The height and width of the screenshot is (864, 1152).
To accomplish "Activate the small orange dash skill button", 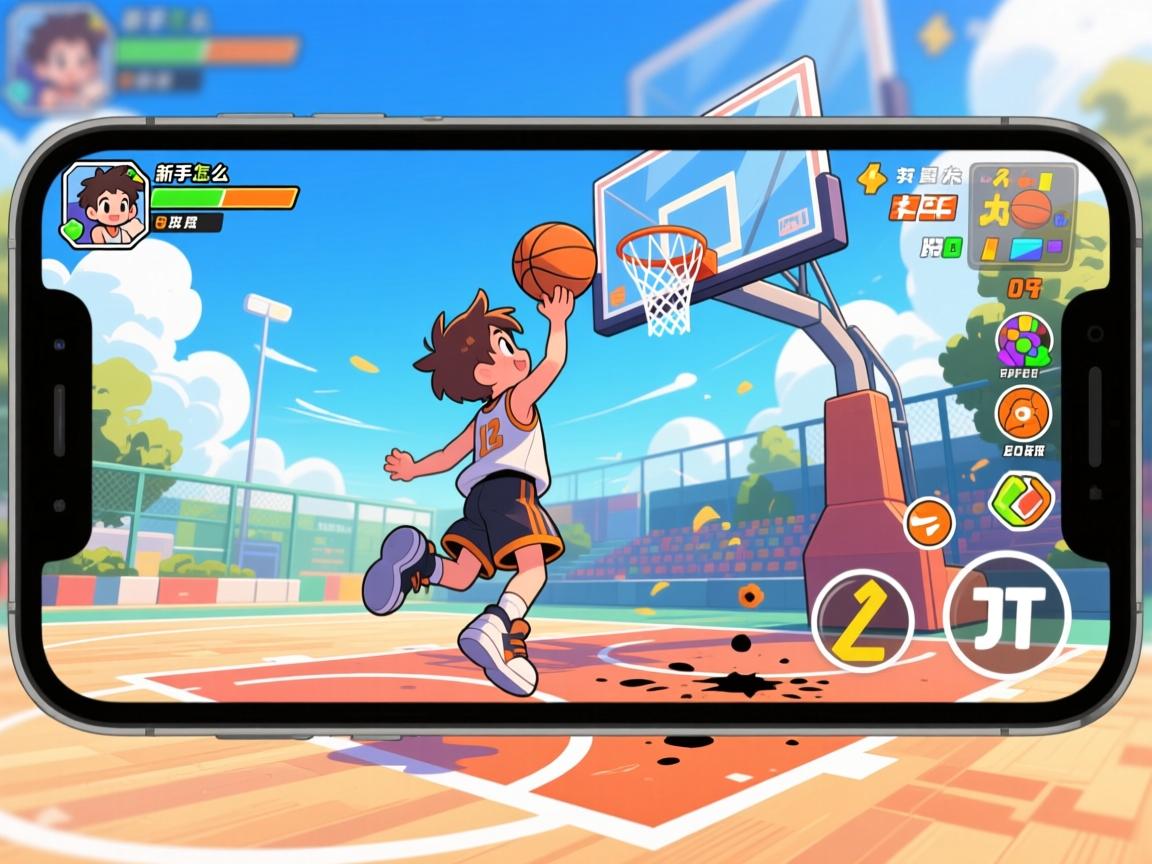I will click(929, 523).
